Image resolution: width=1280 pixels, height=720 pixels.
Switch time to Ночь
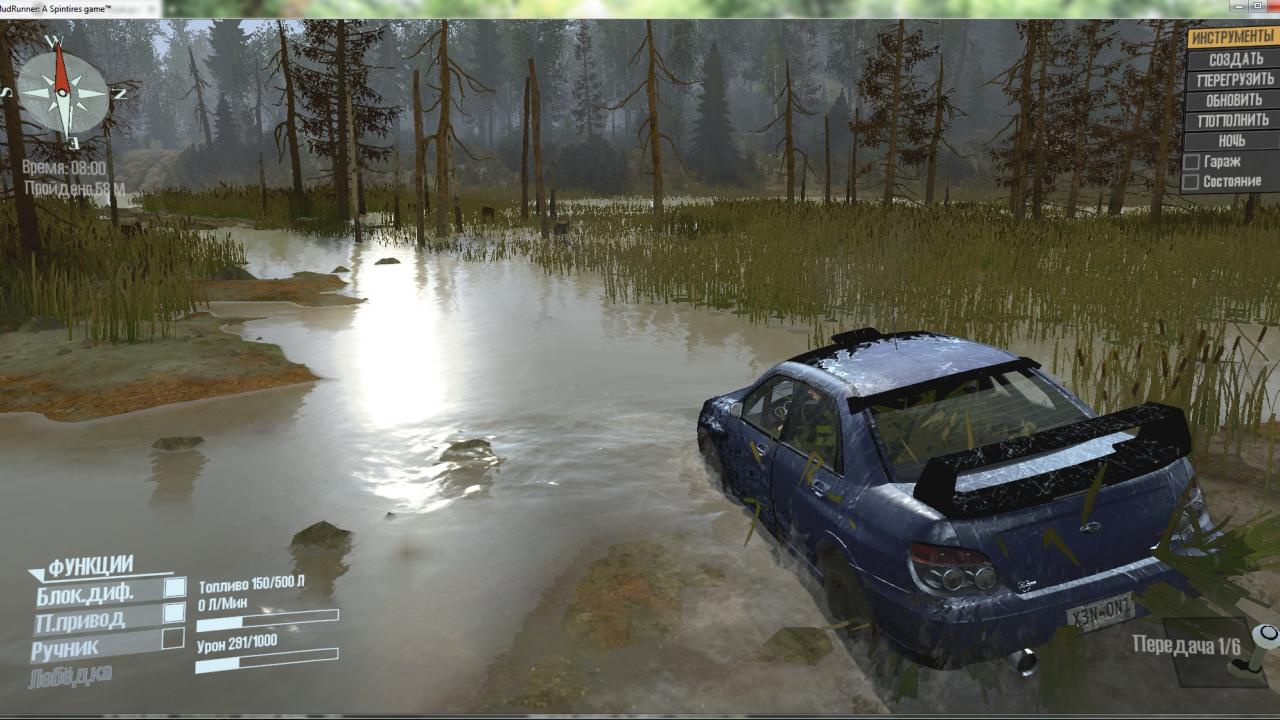point(1232,141)
